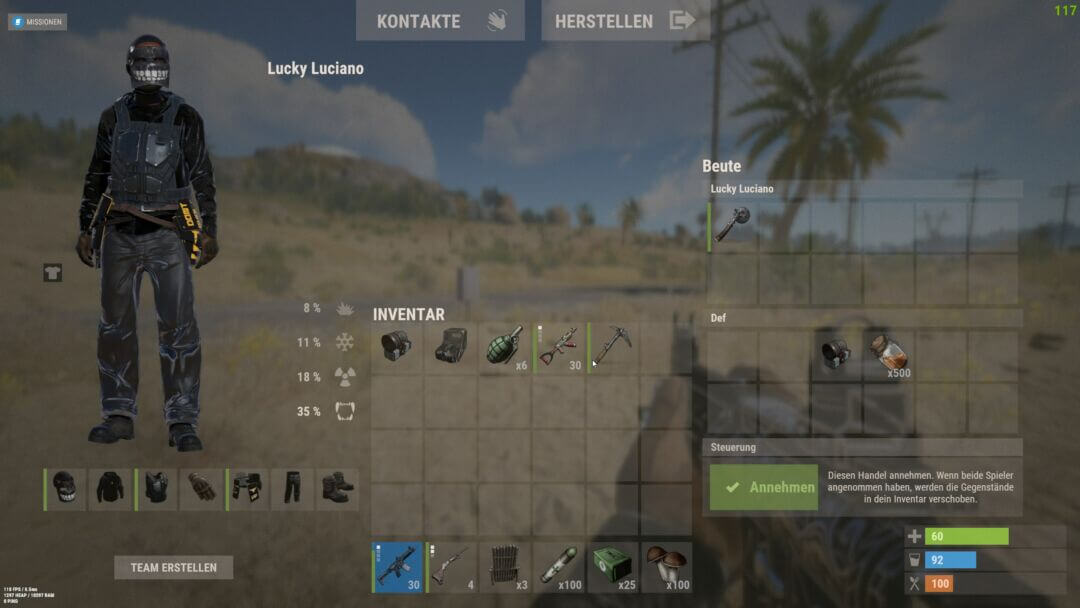Accept the trade with Annehmen
This screenshot has height=608, width=1080.
click(x=764, y=487)
